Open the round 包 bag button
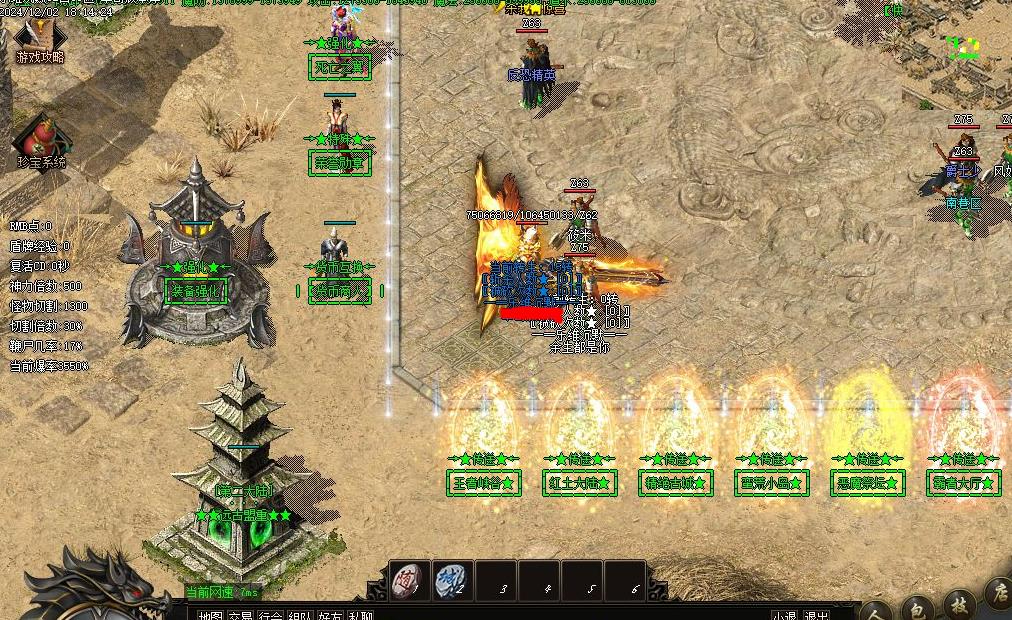1012x620 pixels. click(917, 606)
